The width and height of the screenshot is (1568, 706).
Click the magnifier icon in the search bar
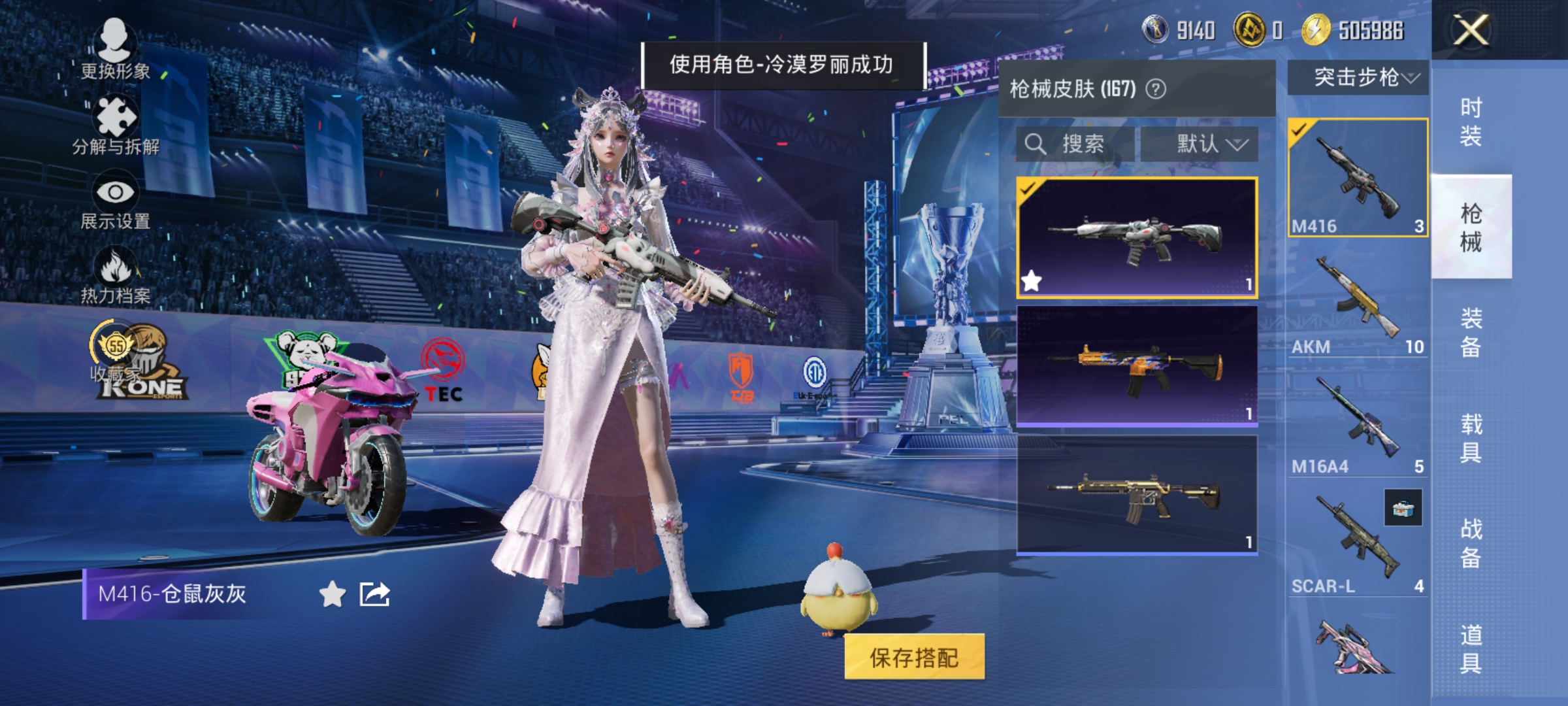point(1036,144)
